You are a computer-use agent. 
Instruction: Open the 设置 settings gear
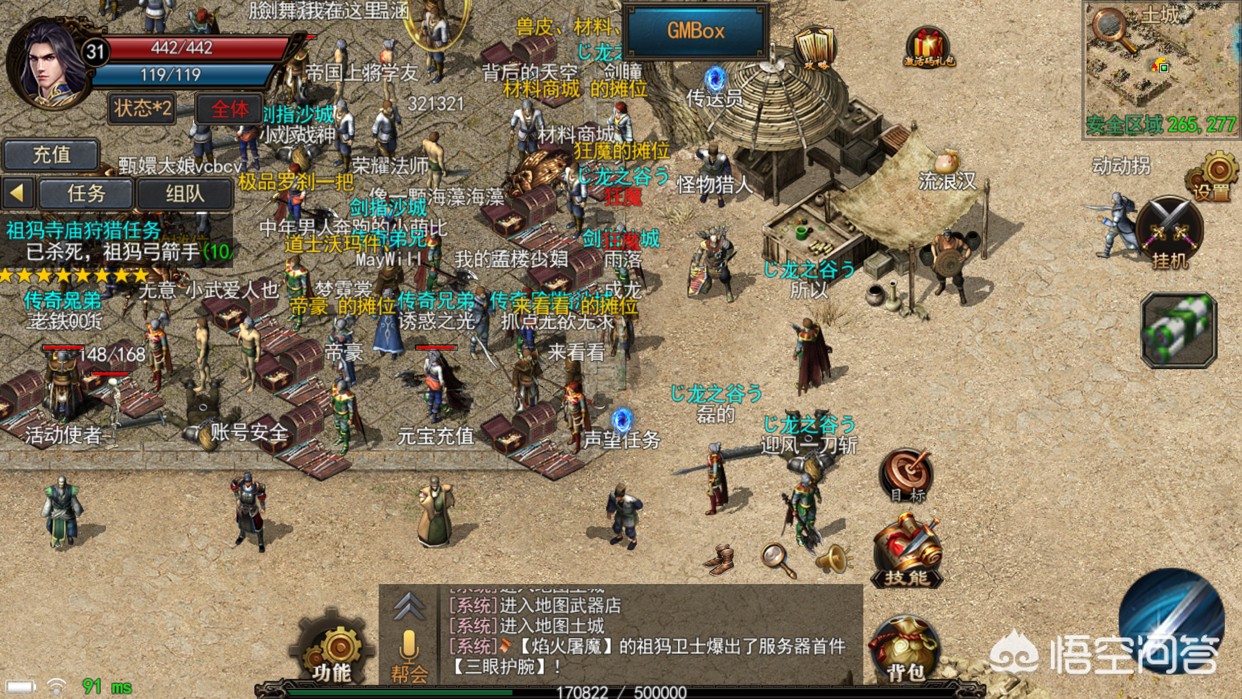click(1213, 177)
